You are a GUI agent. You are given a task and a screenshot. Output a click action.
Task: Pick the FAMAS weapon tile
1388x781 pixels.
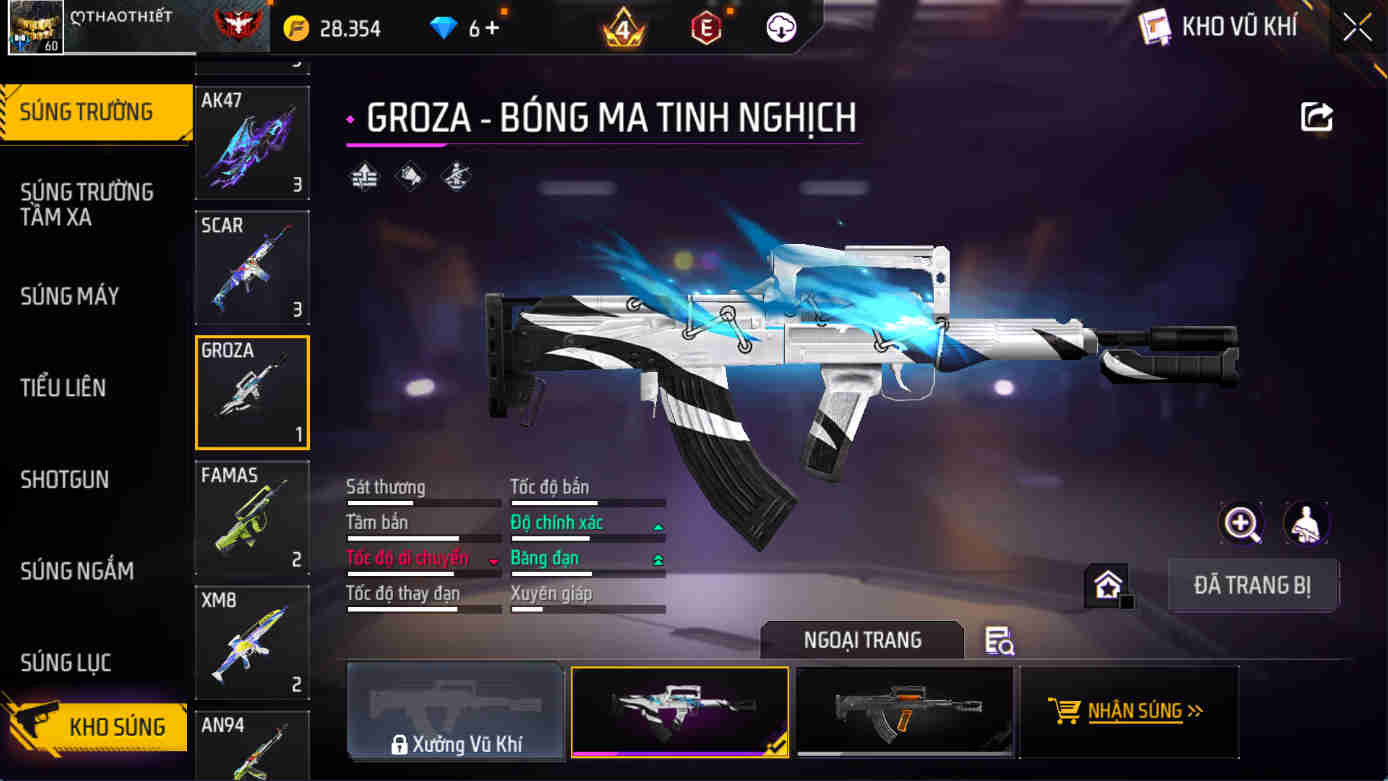click(252, 517)
